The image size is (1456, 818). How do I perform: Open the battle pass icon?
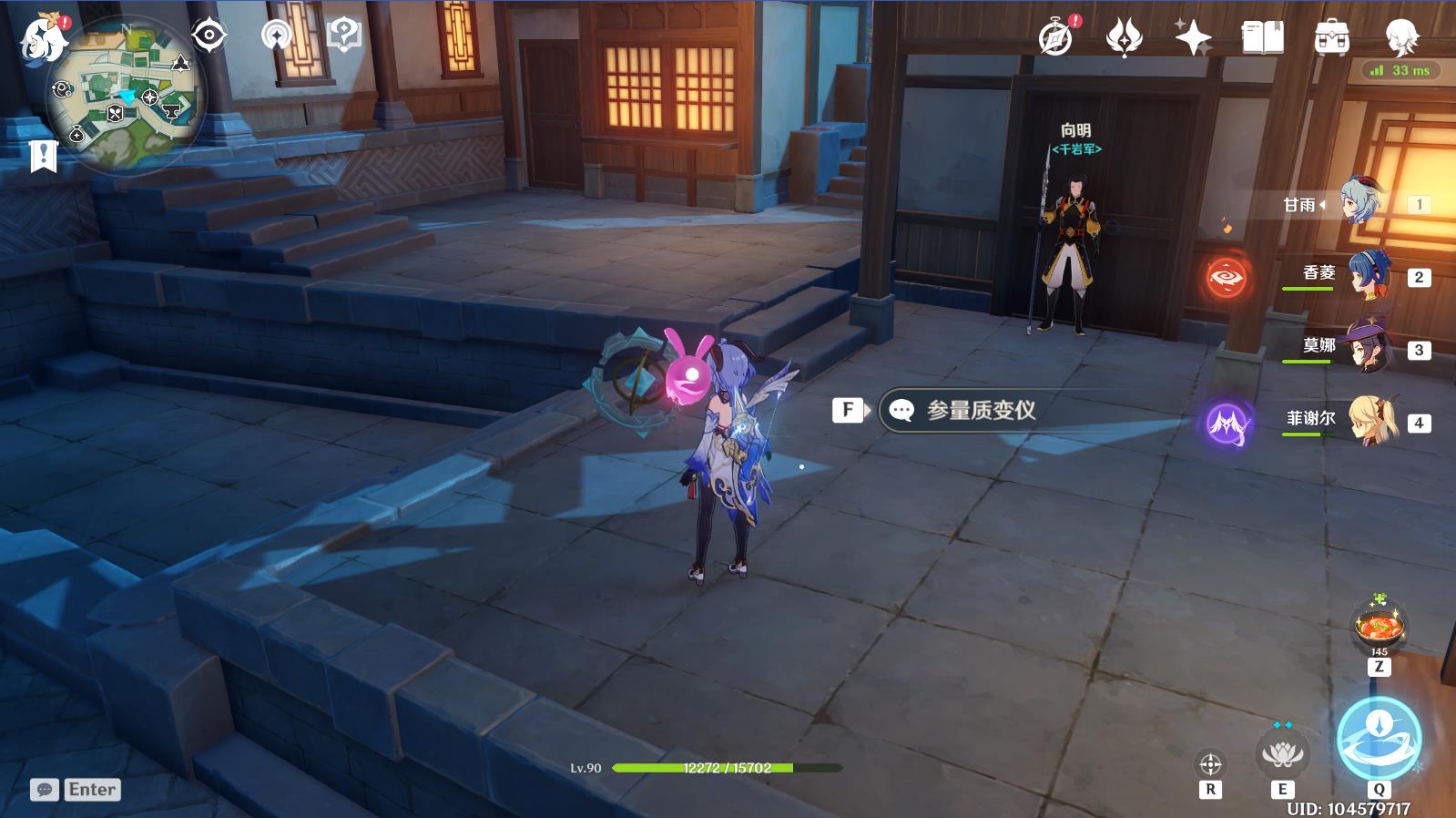(x=1124, y=38)
